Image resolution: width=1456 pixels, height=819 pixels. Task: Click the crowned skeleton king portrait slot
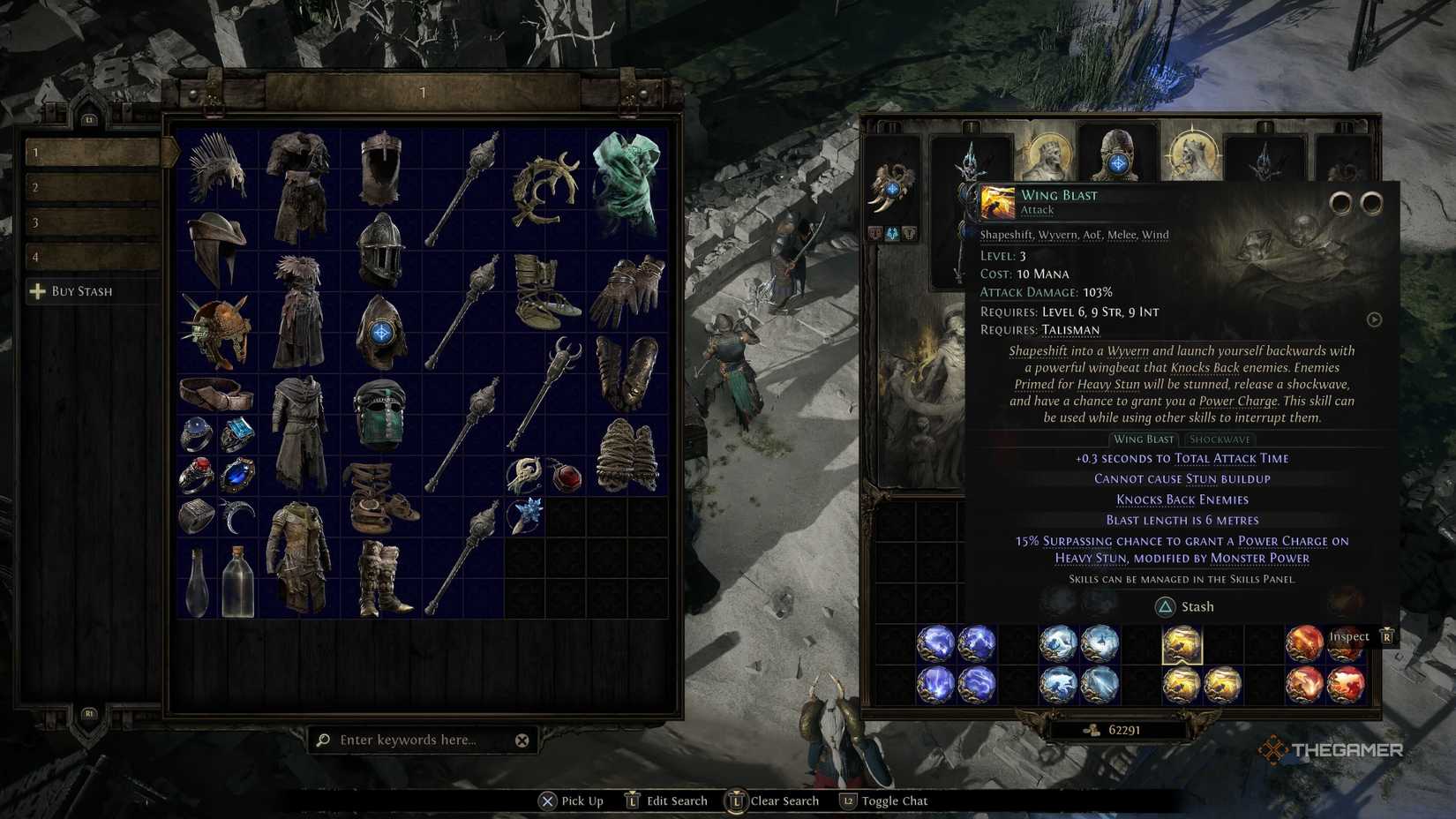[1049, 154]
